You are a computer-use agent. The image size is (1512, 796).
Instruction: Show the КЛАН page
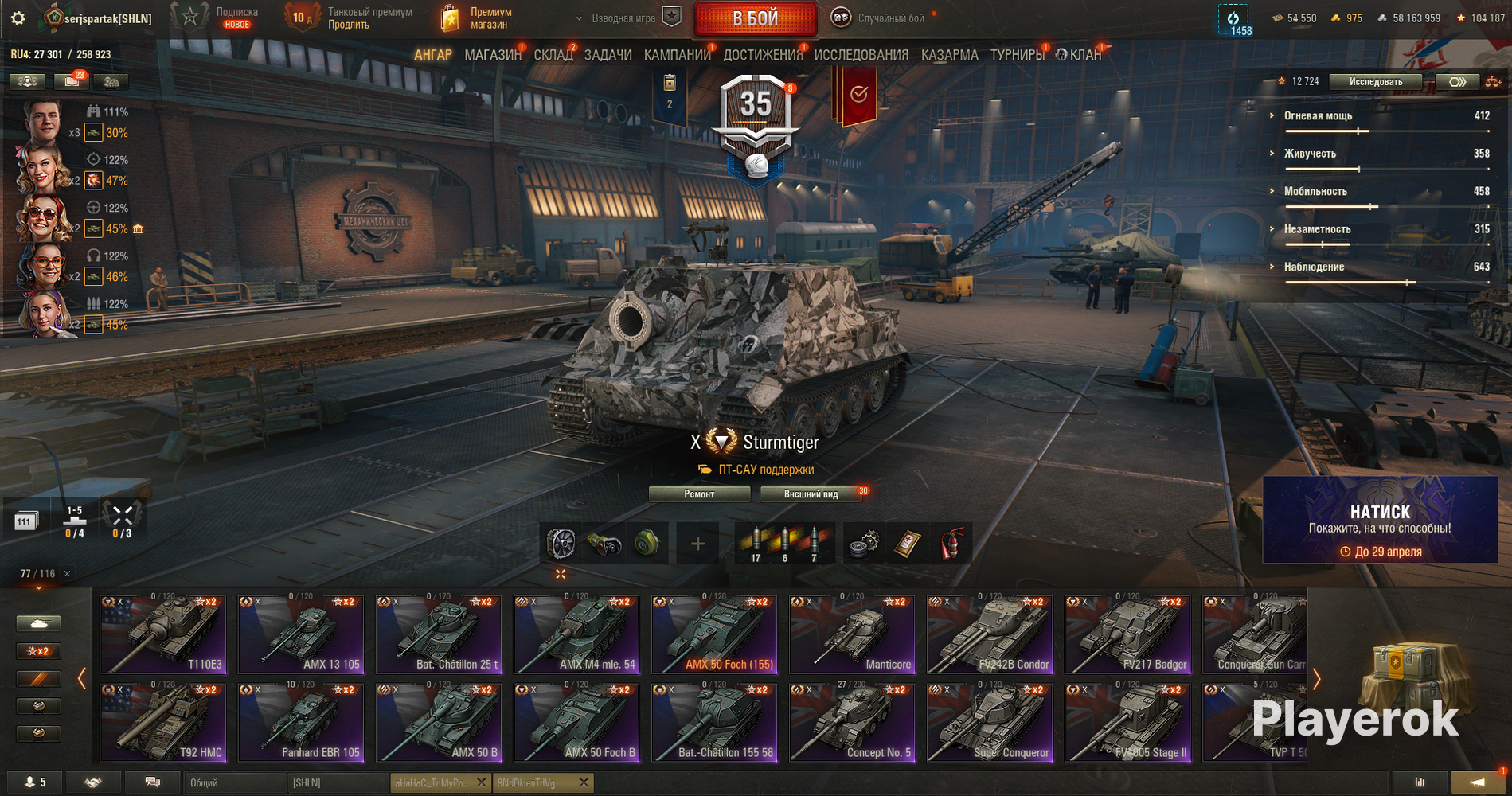(x=1084, y=55)
